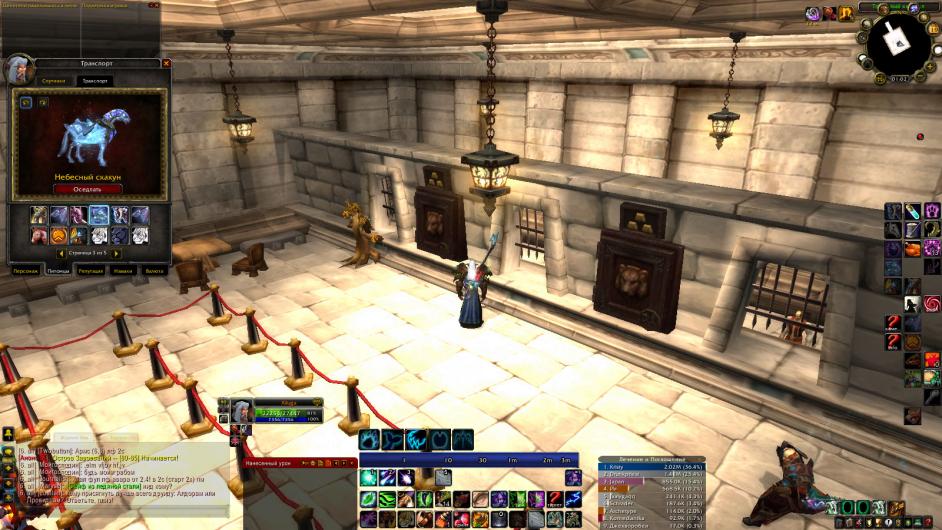Switch to the Навыки tab
This screenshot has width=942, height=530.
pyautogui.click(x=123, y=270)
